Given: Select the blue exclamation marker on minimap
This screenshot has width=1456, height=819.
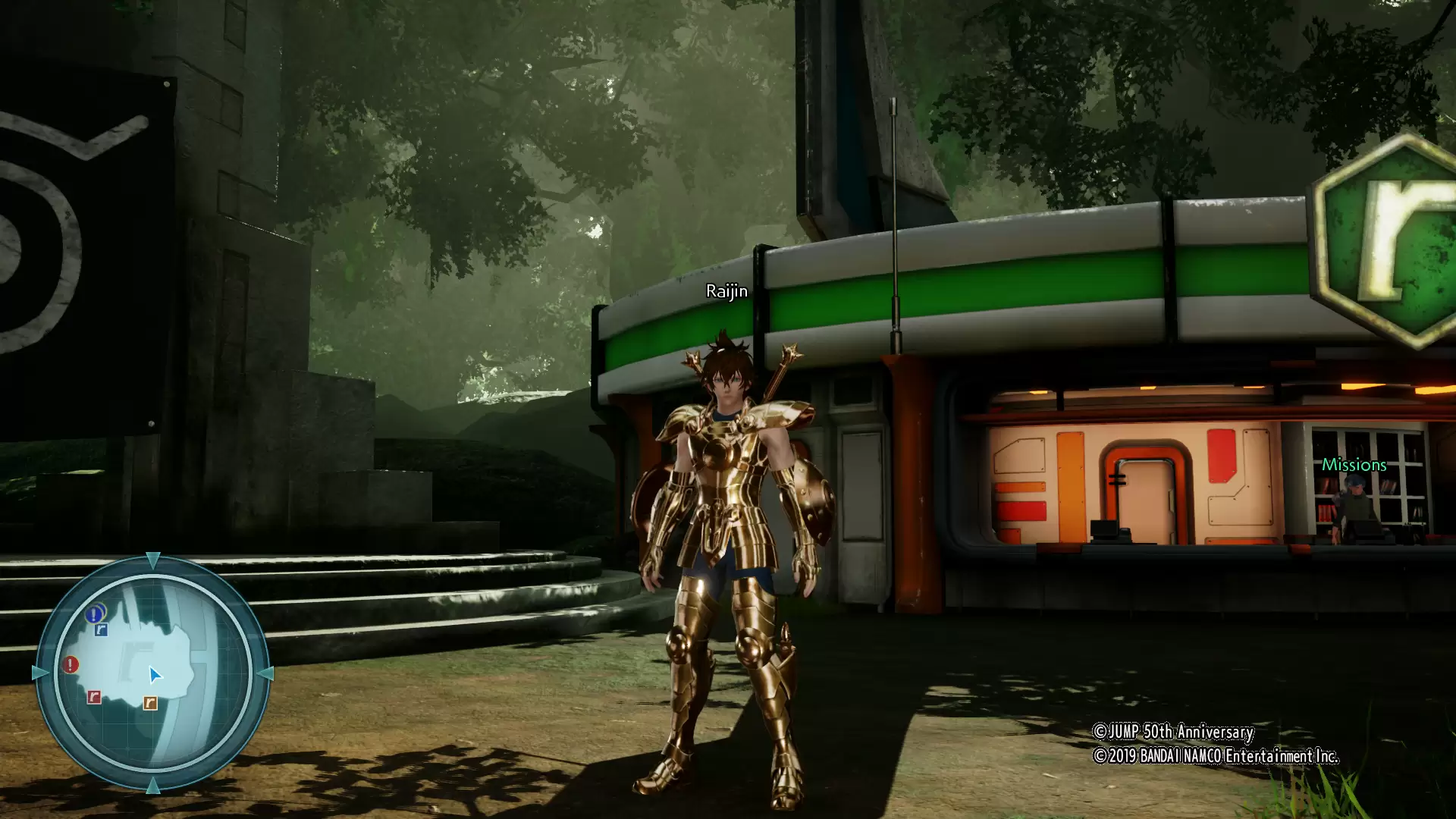Looking at the screenshot, I should [x=94, y=614].
